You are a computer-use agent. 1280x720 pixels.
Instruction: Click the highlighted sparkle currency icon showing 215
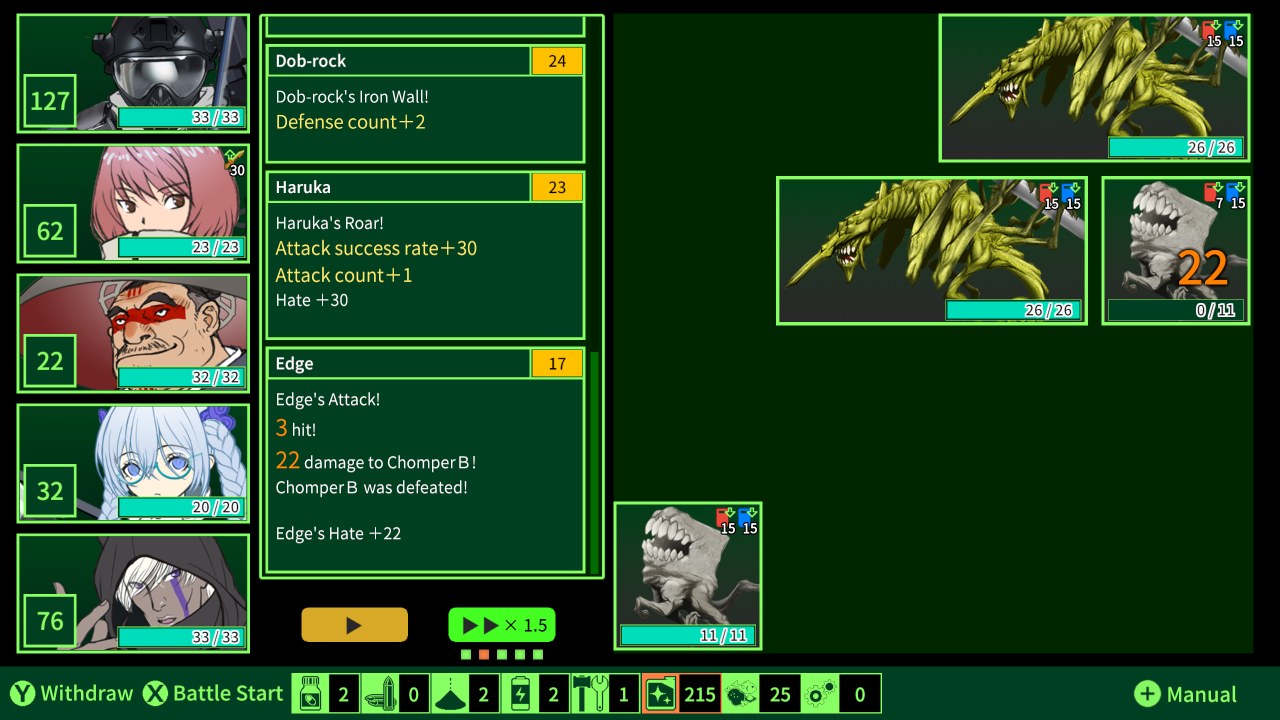[660, 693]
